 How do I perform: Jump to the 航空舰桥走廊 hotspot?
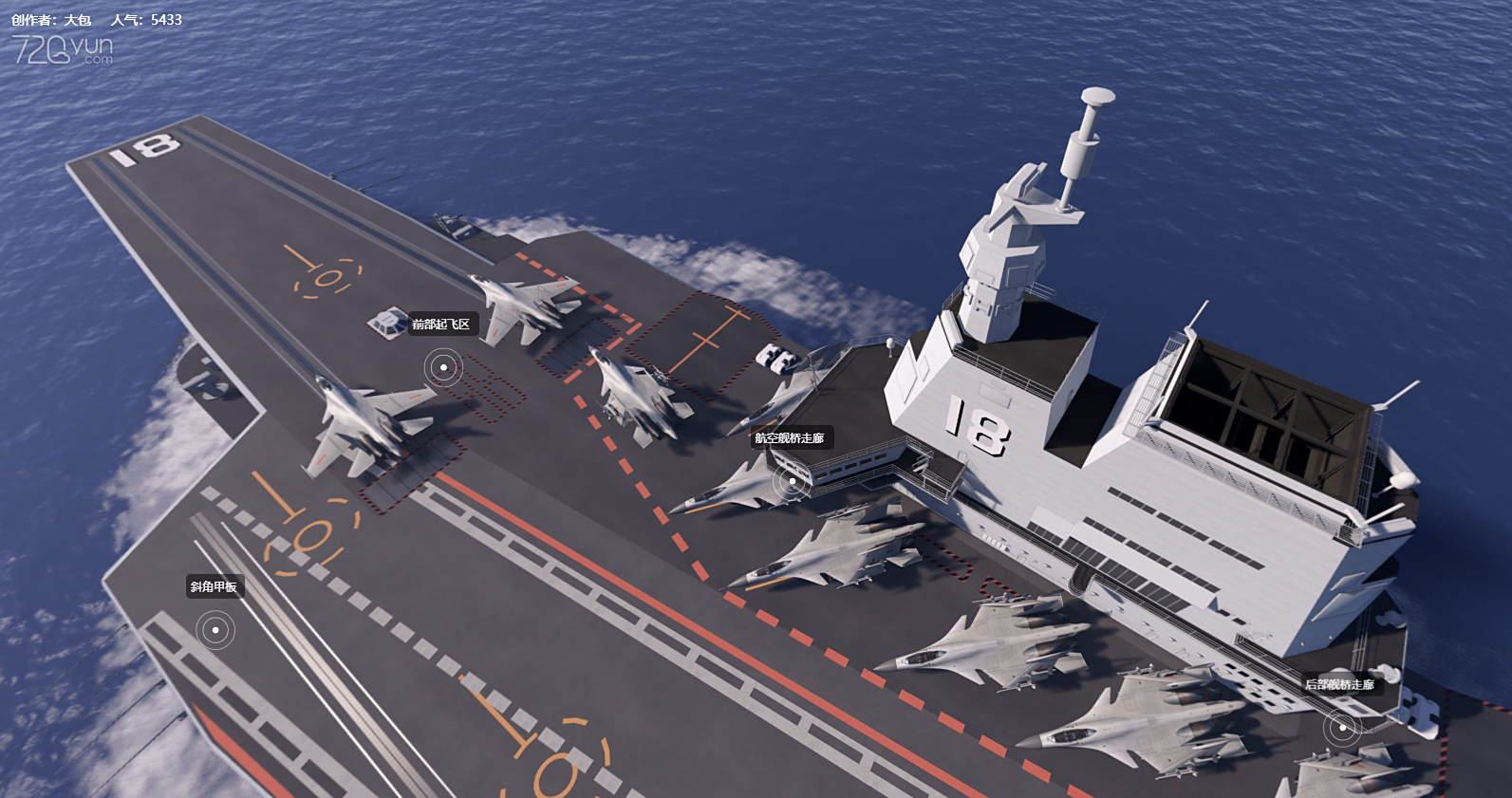point(792,481)
